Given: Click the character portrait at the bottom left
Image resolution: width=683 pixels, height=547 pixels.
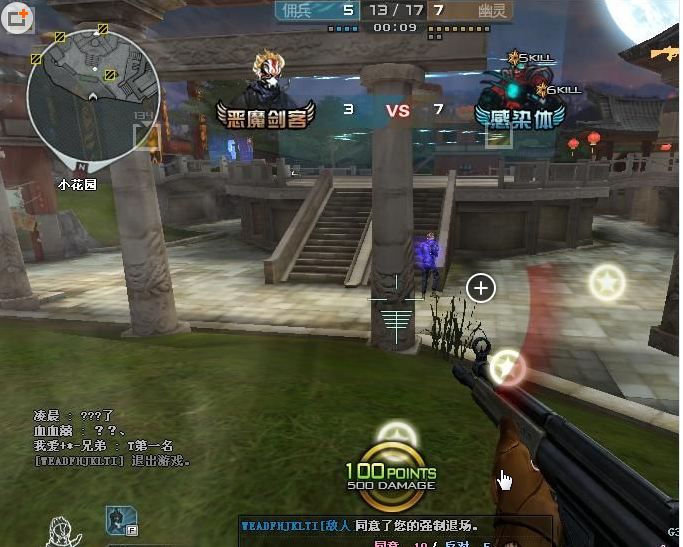Looking at the screenshot, I should [x=64, y=529].
